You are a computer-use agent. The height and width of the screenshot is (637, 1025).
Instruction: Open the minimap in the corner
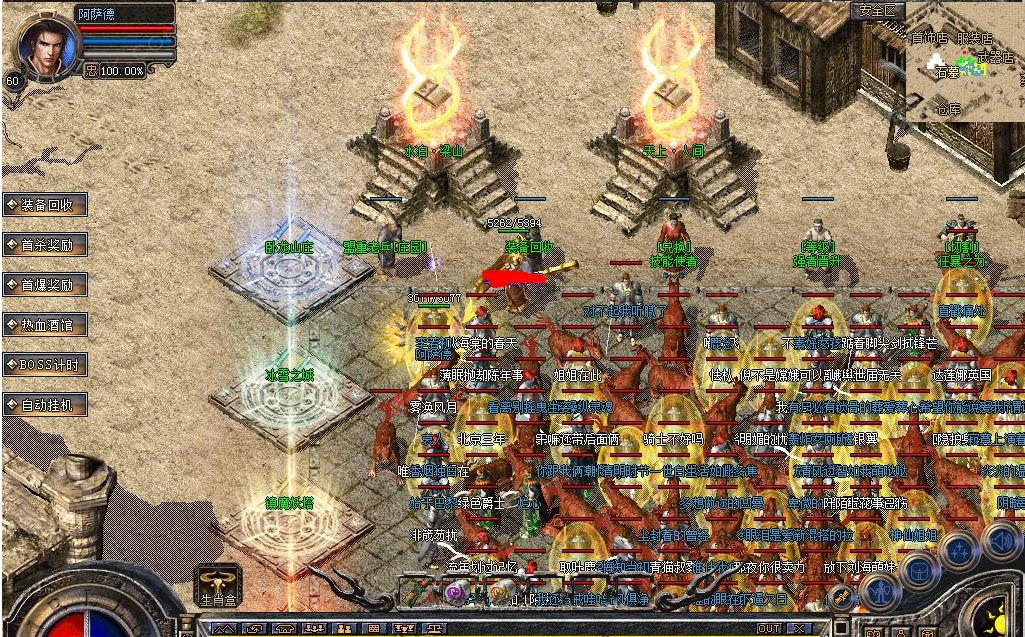tap(965, 62)
